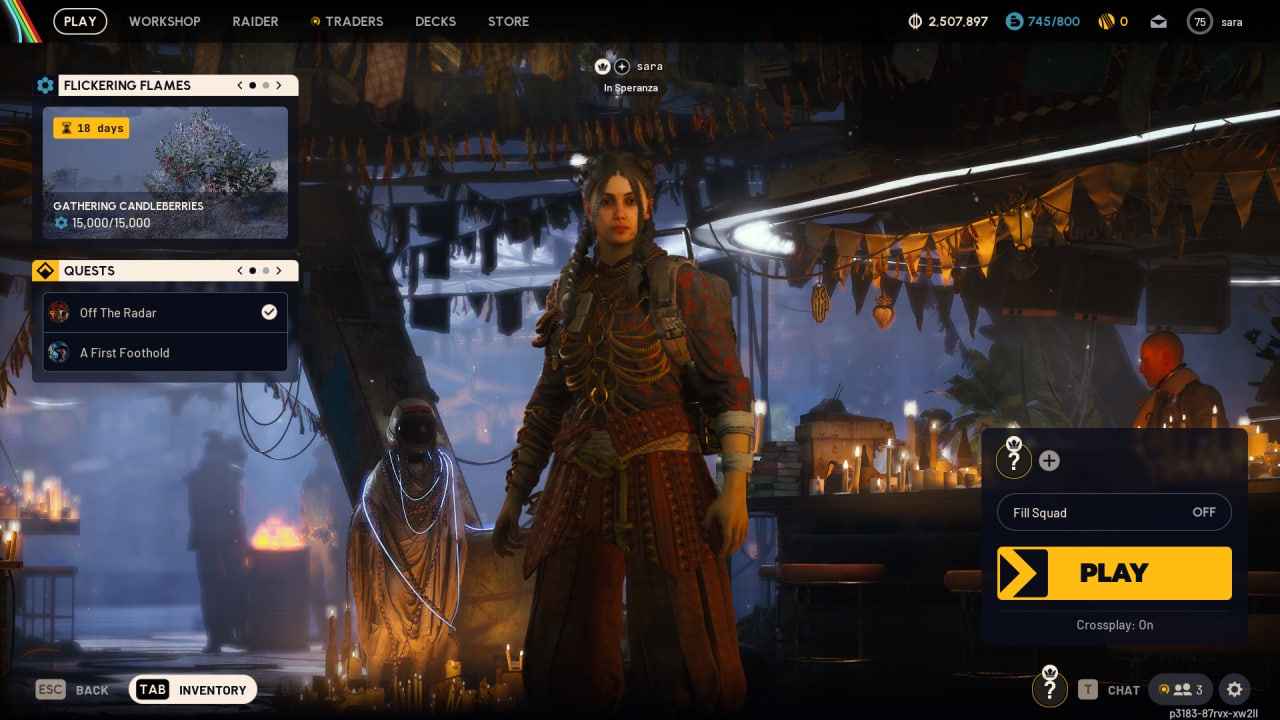This screenshot has width=1280, height=720.
Task: Advance Flickering Flames carousel with right arrow
Action: [279, 85]
